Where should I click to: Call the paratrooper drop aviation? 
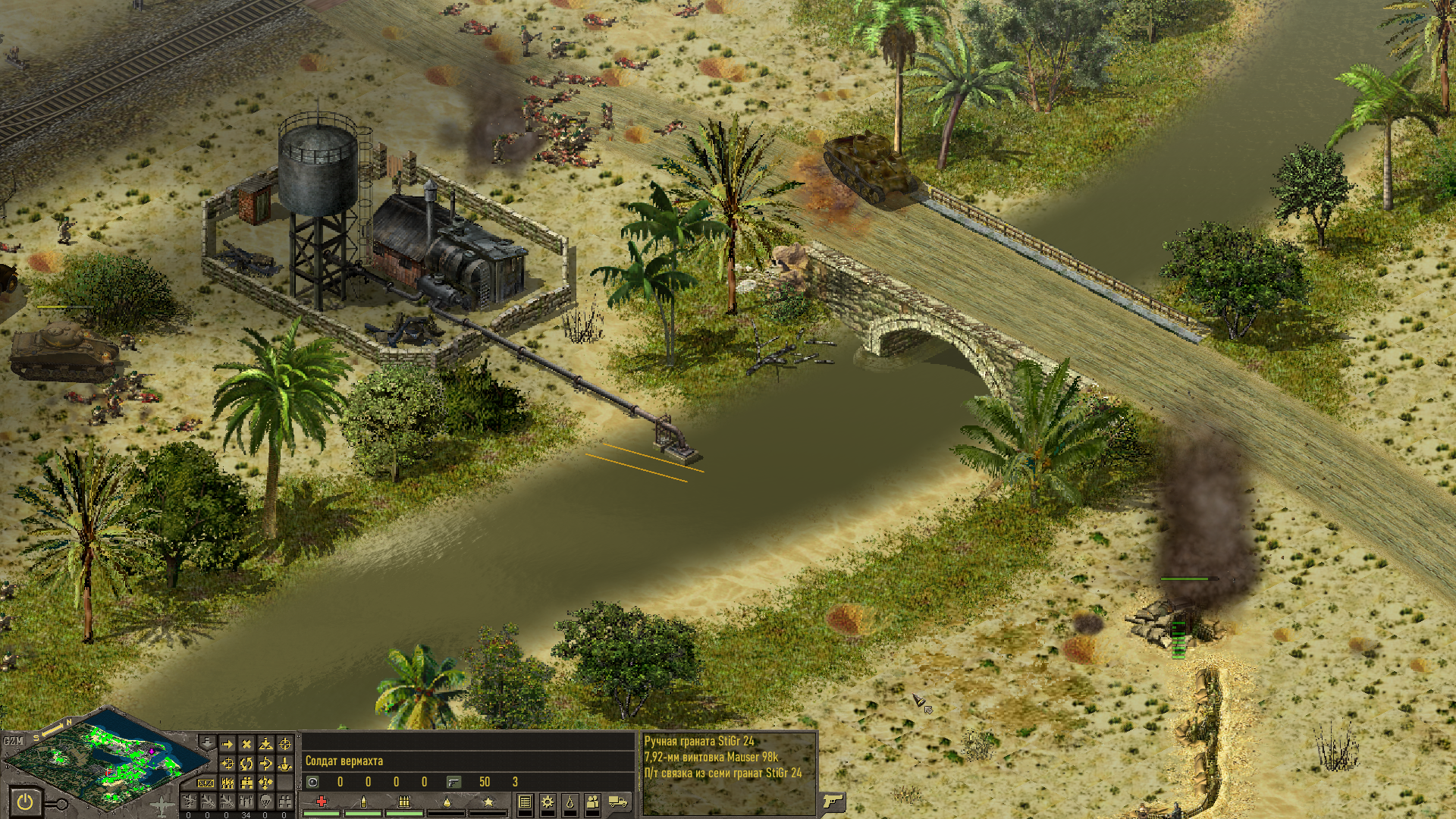pos(265,801)
